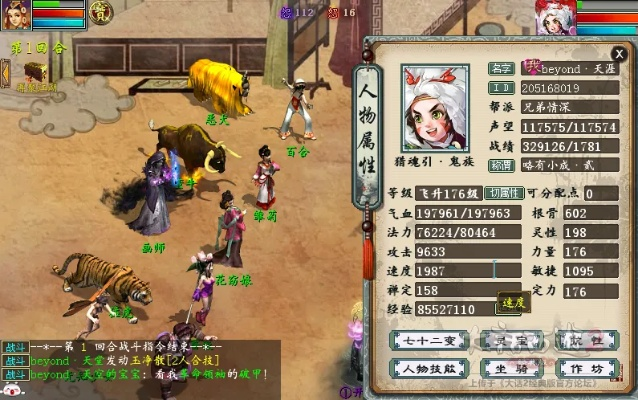Click the player avatar in top-left corner
The image size is (638, 400).
(x=17, y=16)
